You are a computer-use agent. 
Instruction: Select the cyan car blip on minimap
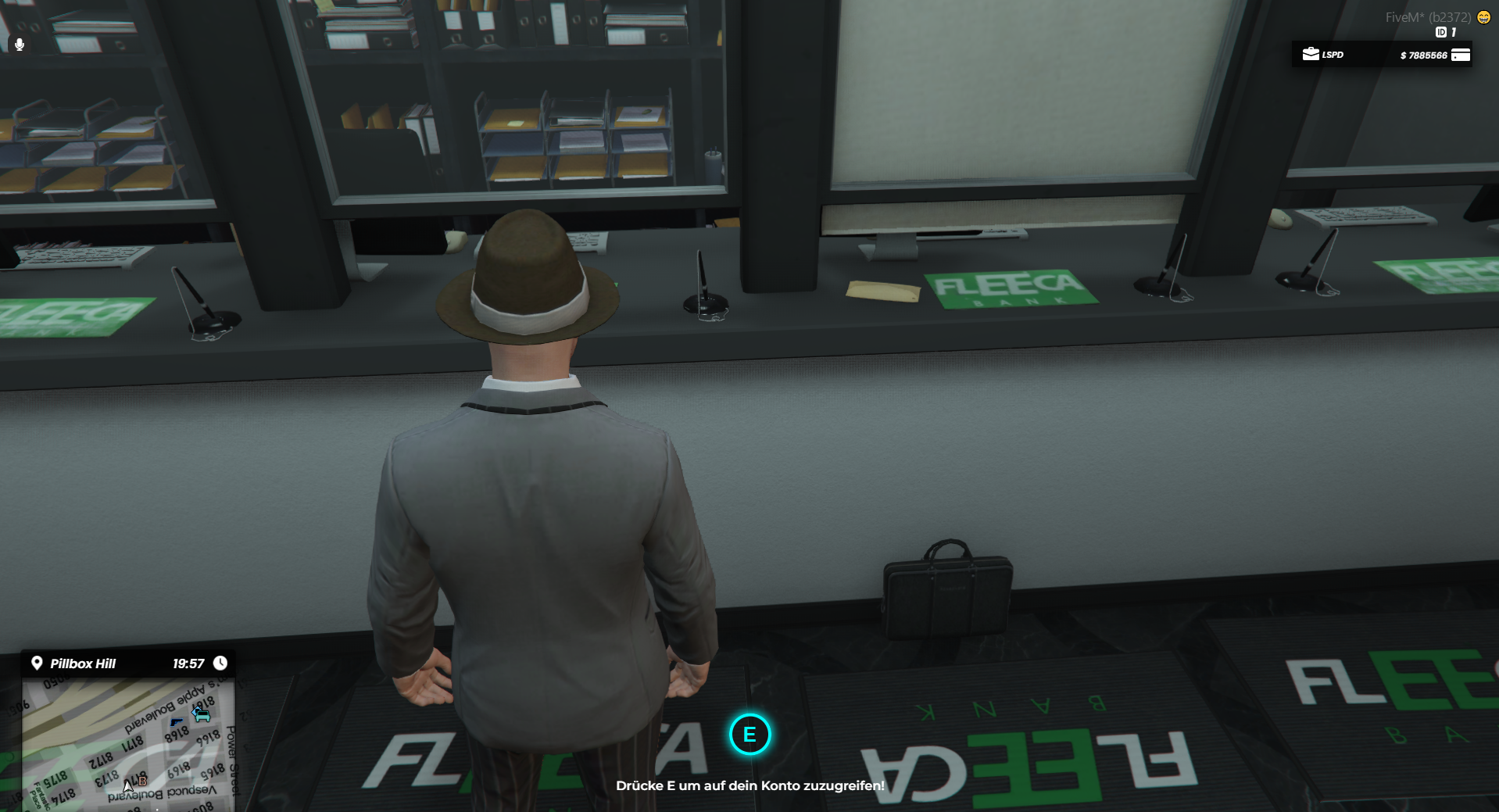click(202, 714)
